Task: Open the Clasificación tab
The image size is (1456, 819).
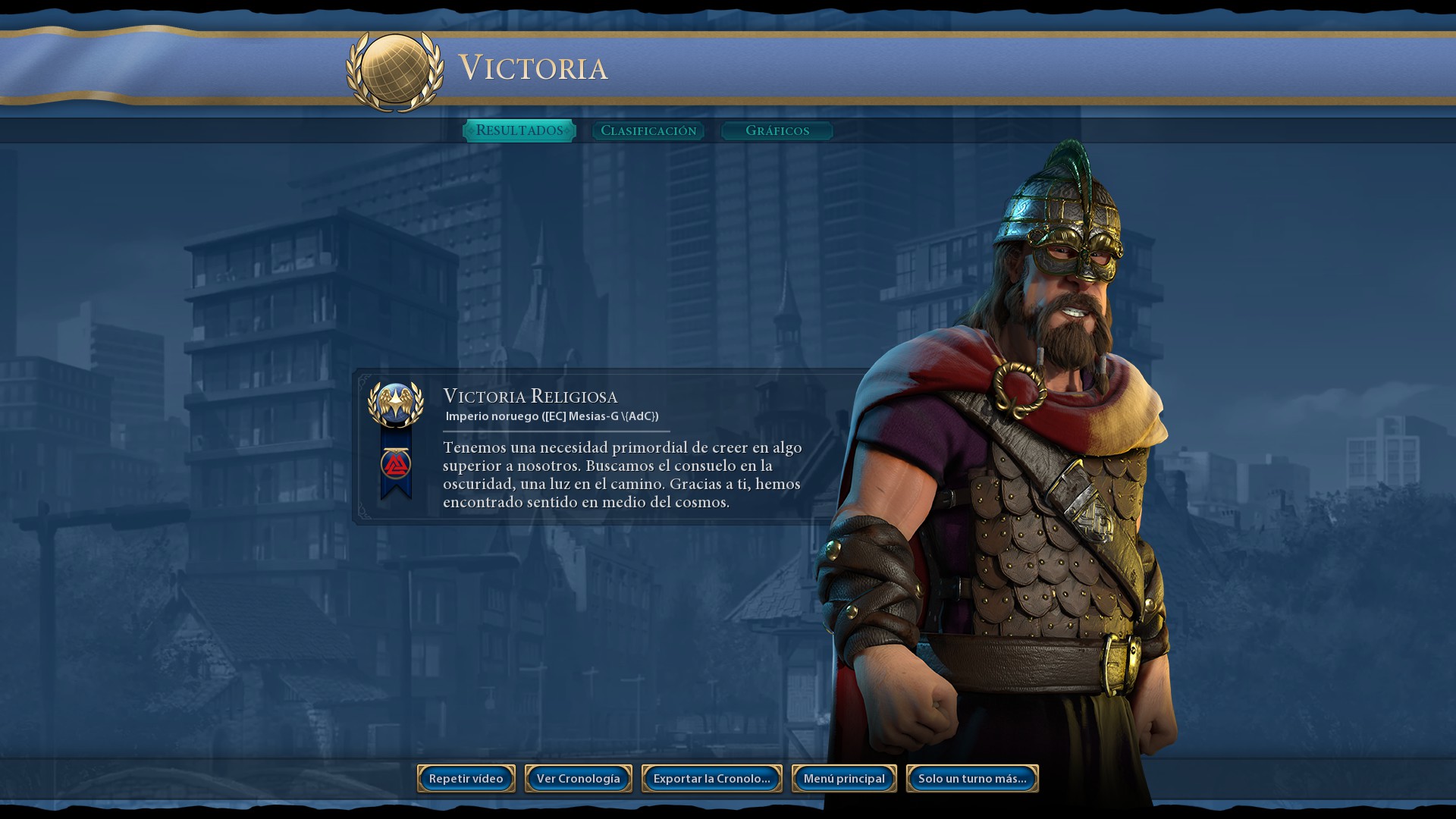Action: click(x=648, y=130)
